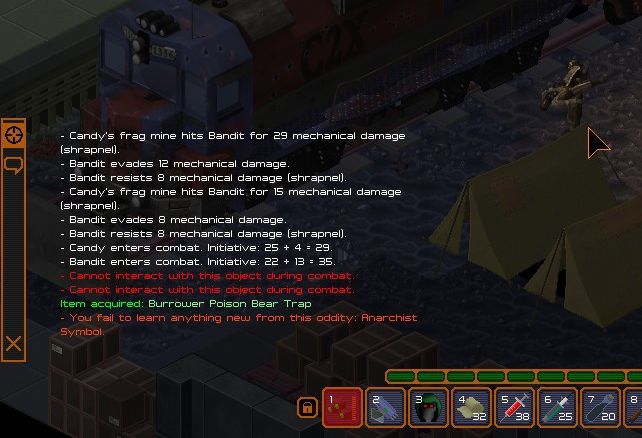Toggle the hotbar padlock
This screenshot has width=642, height=438.
coord(306,408)
